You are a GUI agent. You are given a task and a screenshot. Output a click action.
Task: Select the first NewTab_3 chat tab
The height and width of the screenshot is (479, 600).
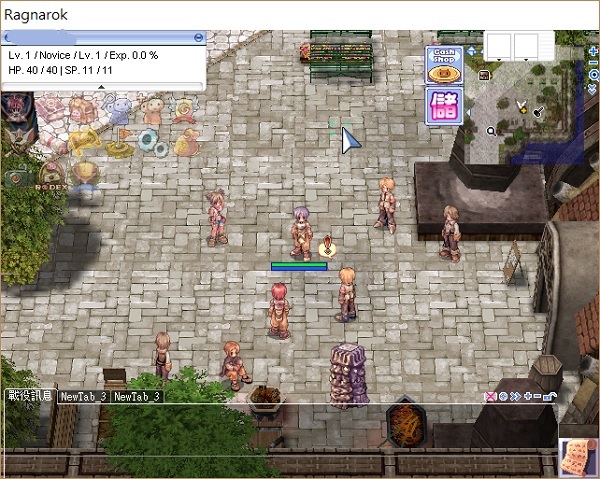(x=84, y=396)
